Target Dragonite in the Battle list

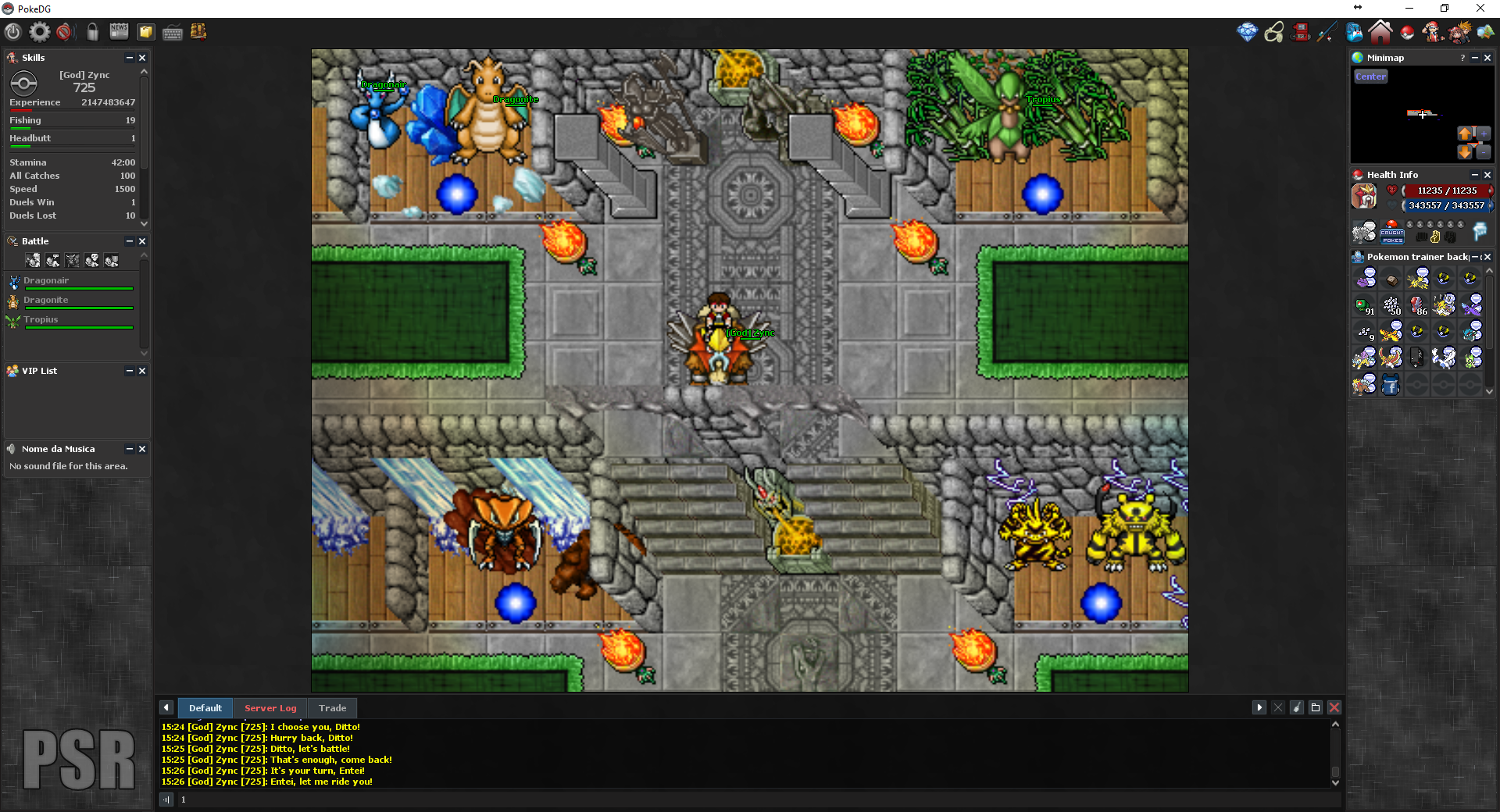[x=46, y=301]
